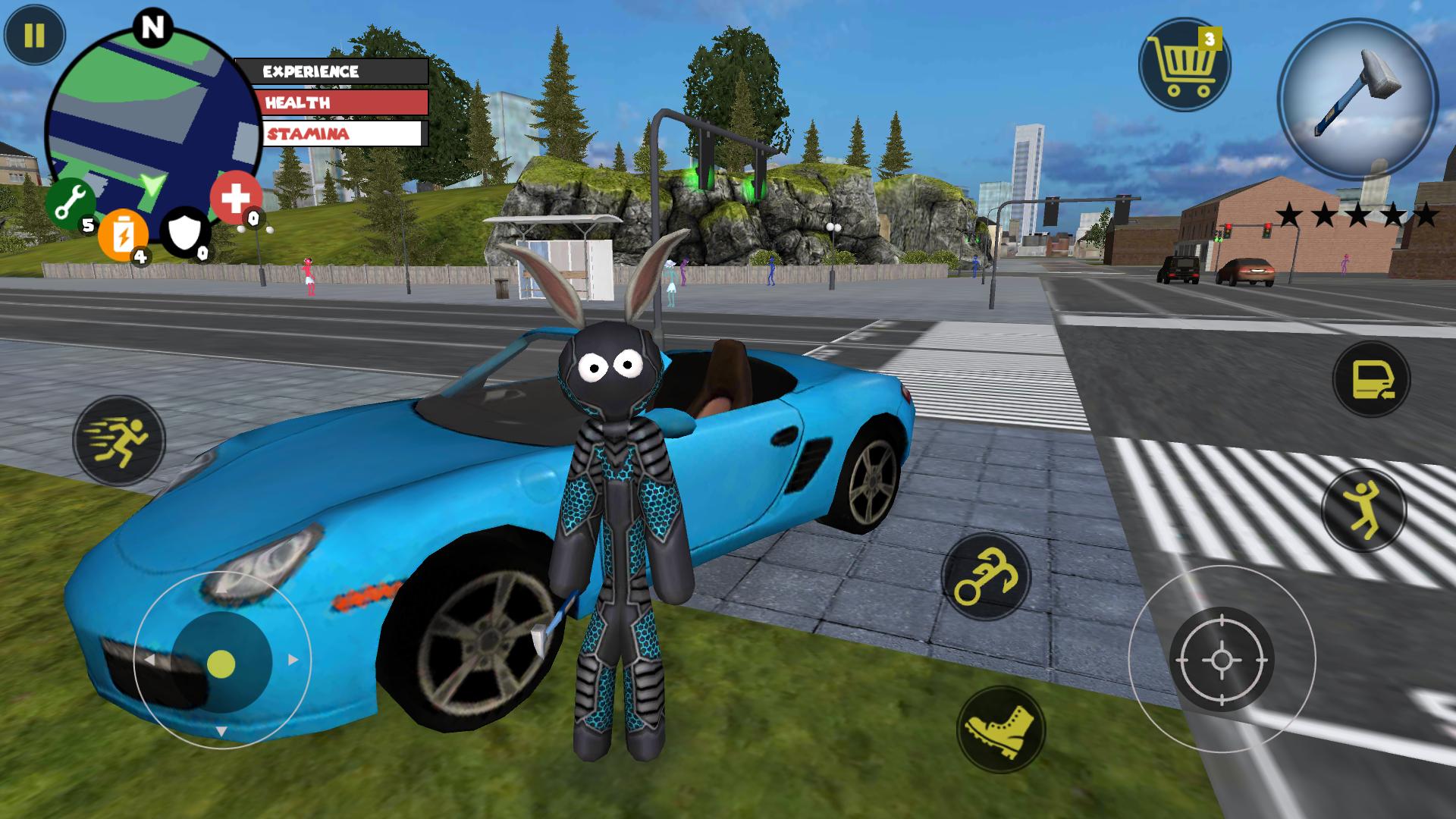Tap the crosshair attack button

1221,659
